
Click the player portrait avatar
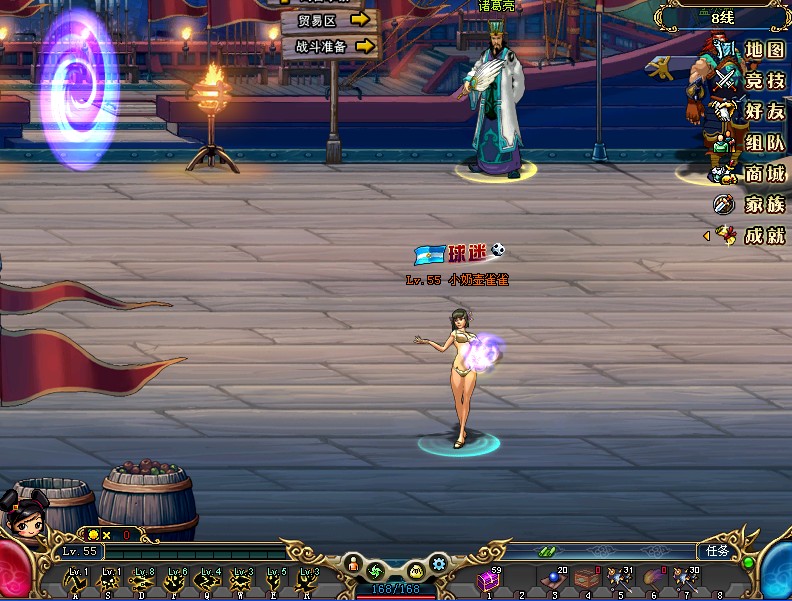pyautogui.click(x=24, y=514)
